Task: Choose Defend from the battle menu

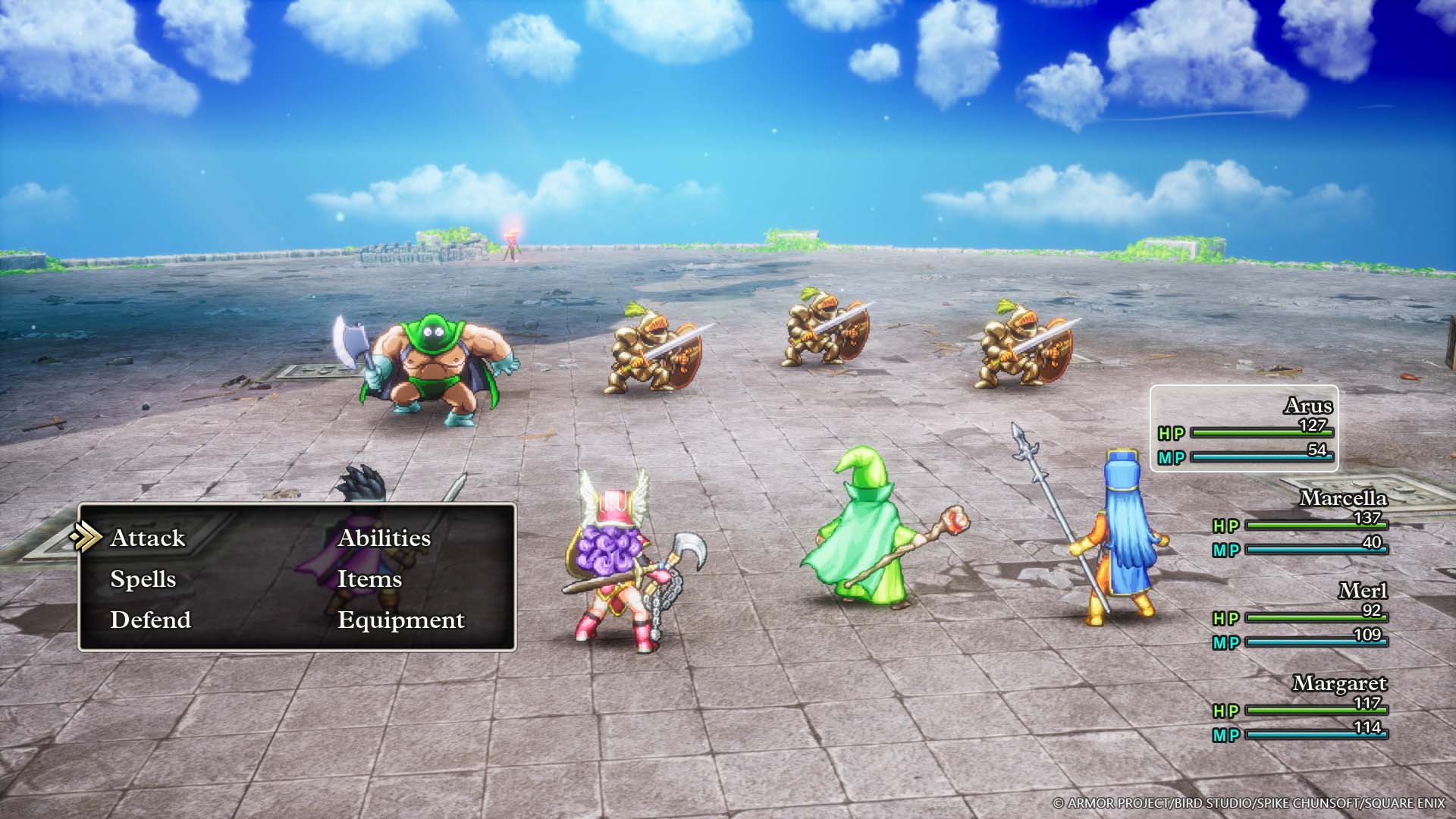Action: (150, 620)
